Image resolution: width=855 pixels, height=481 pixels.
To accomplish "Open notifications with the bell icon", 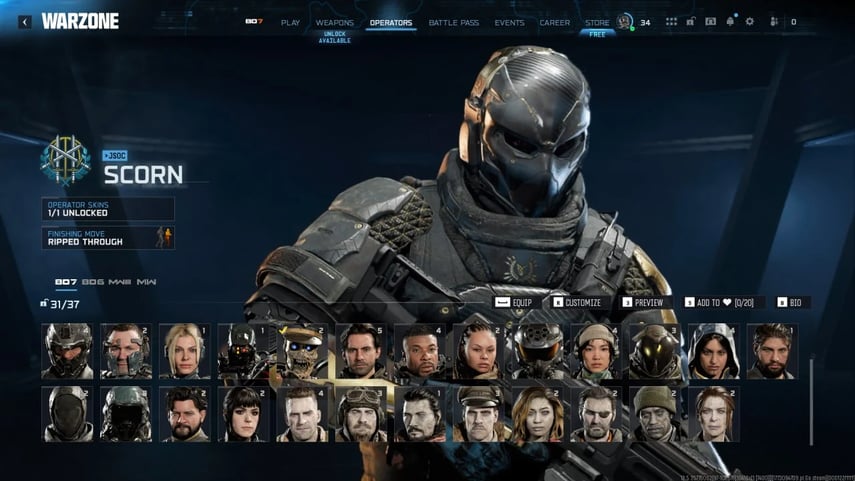I will [730, 22].
